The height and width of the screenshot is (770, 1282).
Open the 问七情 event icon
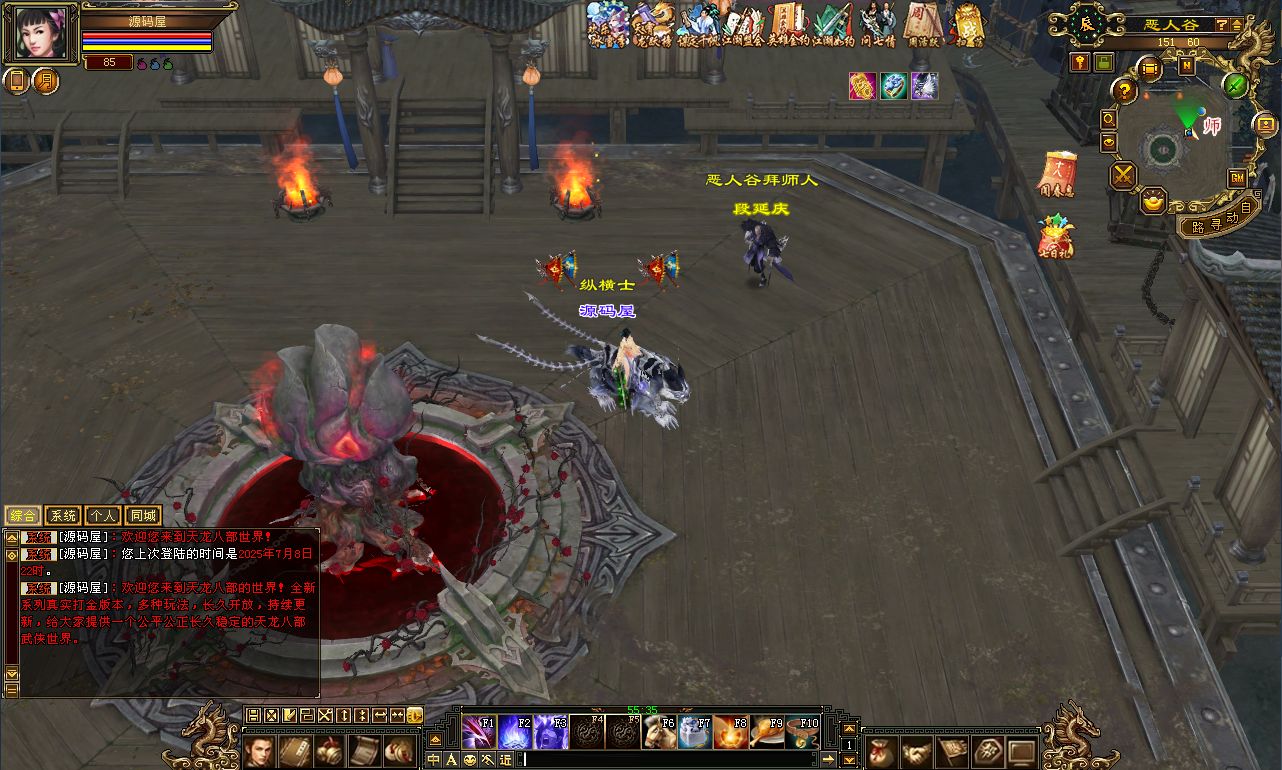coord(877,22)
